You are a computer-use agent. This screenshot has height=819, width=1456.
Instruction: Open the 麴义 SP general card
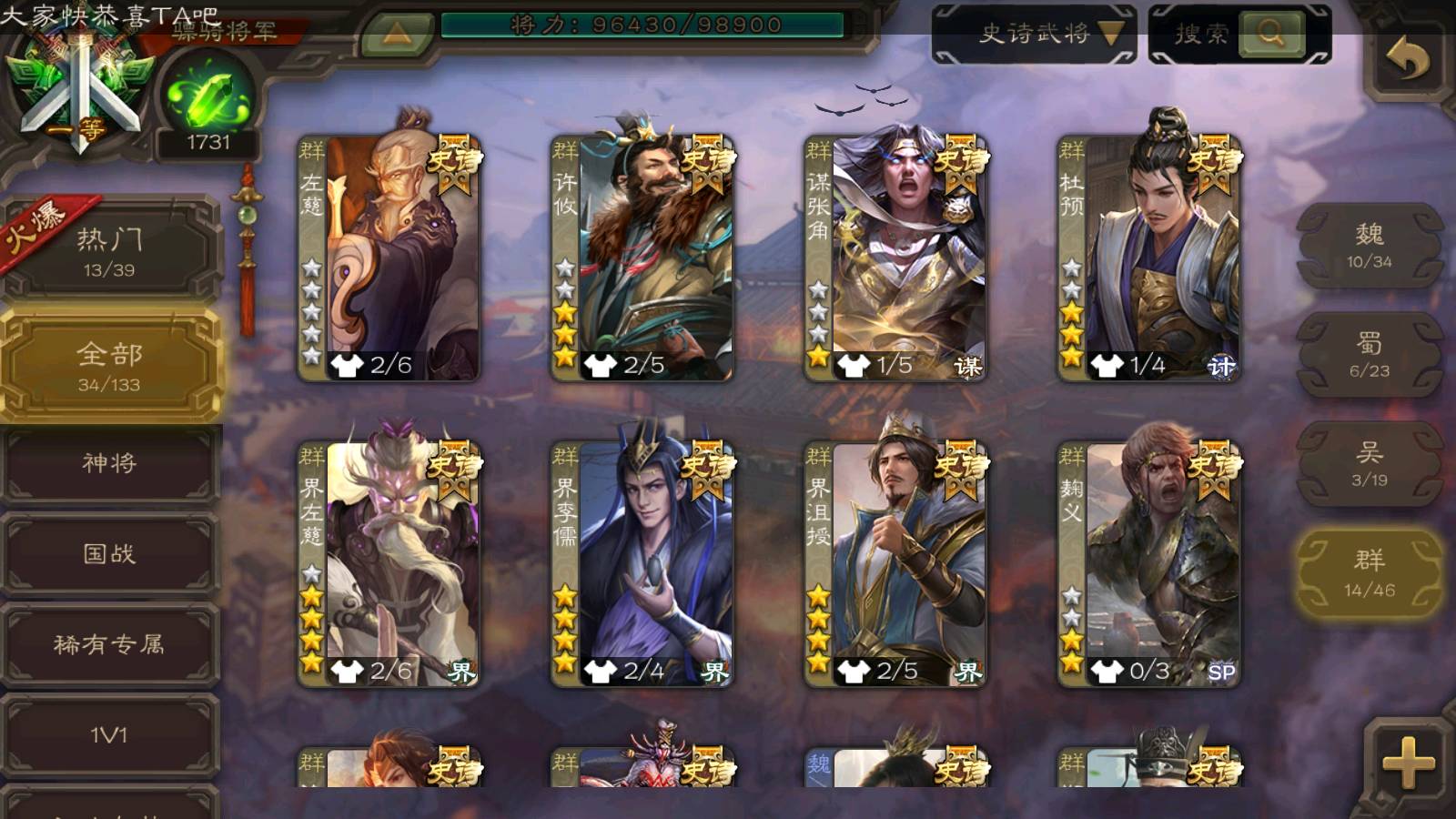point(1148,564)
